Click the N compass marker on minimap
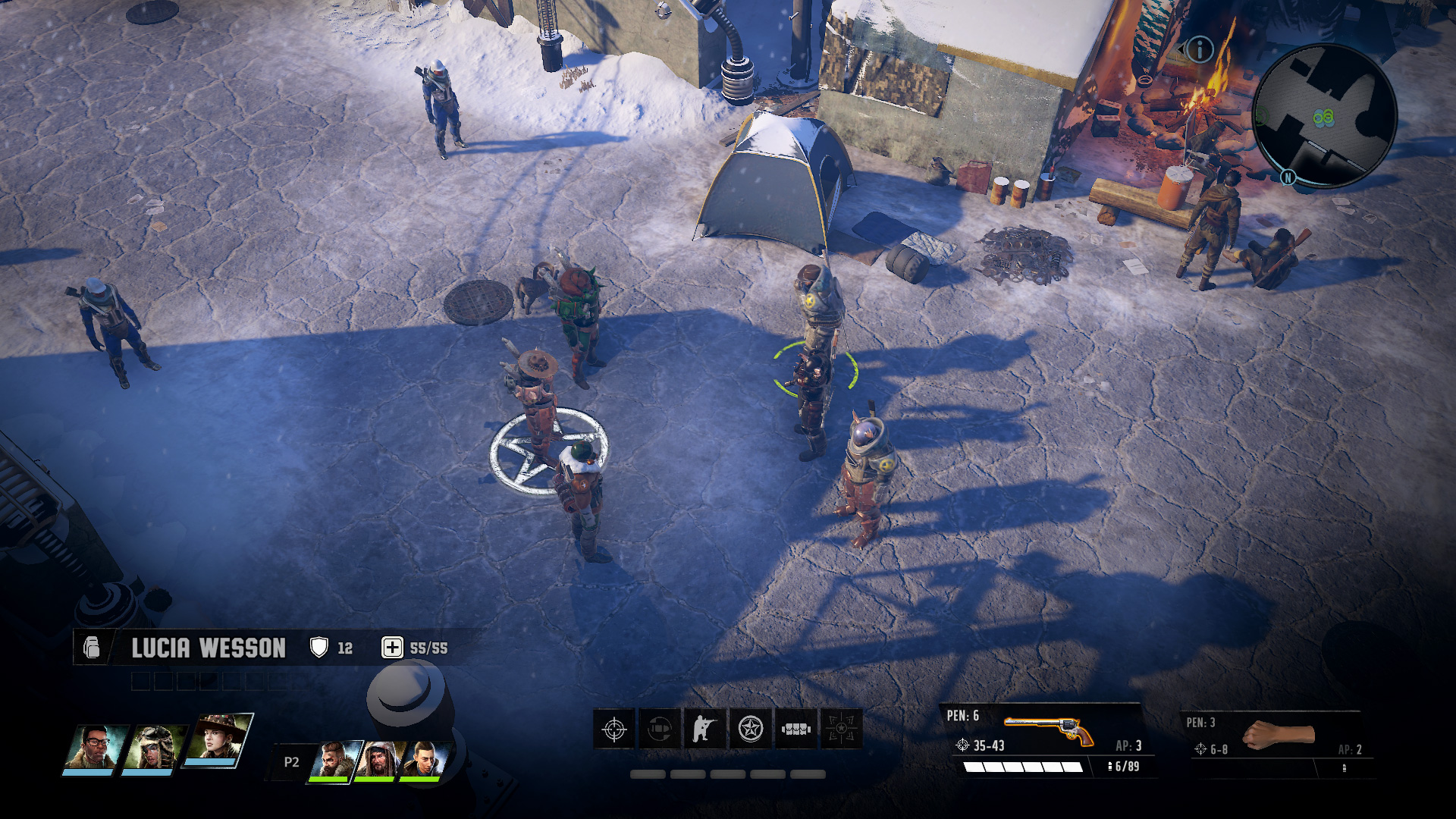Image resolution: width=1456 pixels, height=819 pixels. (1288, 177)
